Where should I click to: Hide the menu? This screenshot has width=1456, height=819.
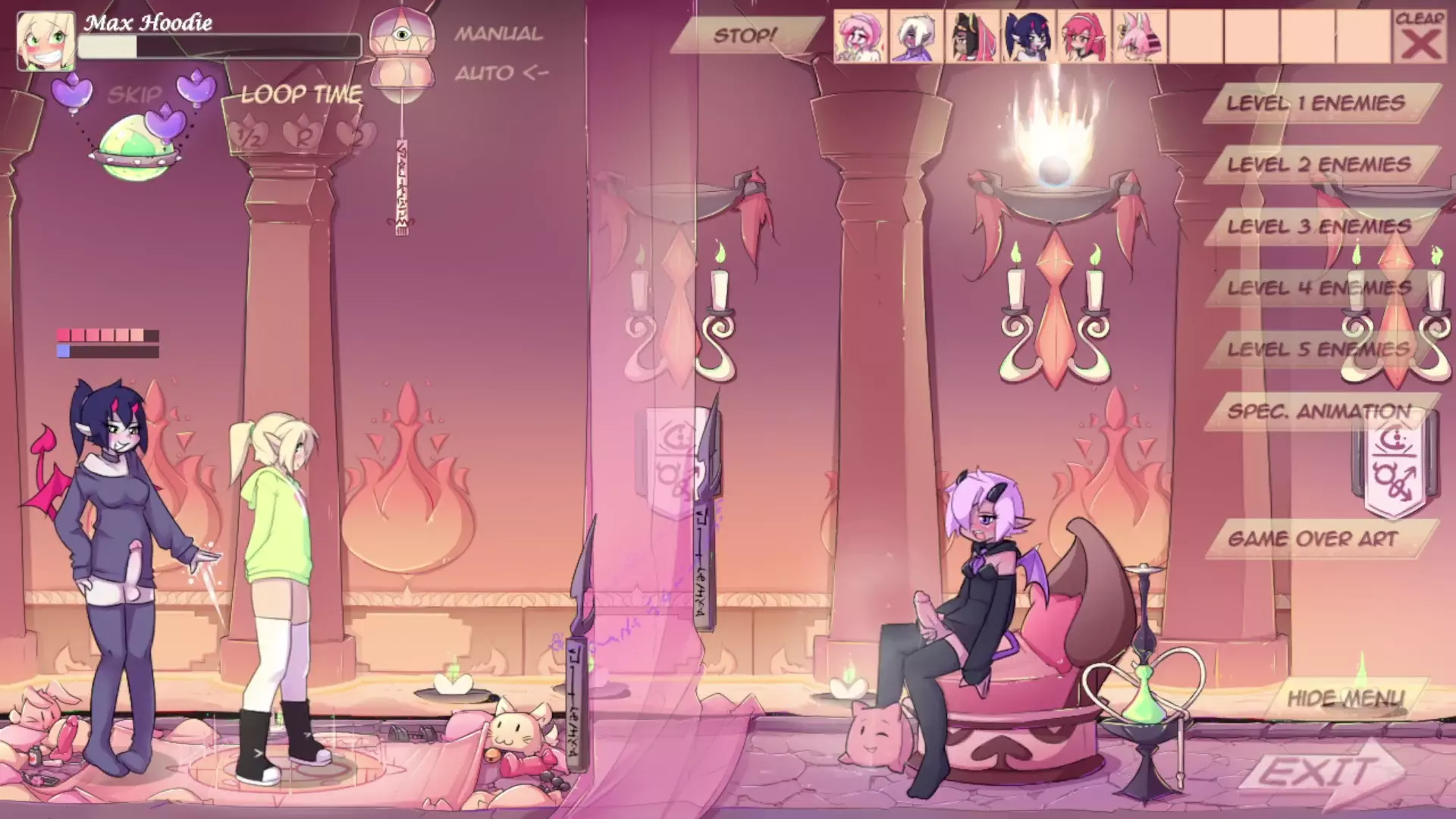click(x=1345, y=698)
